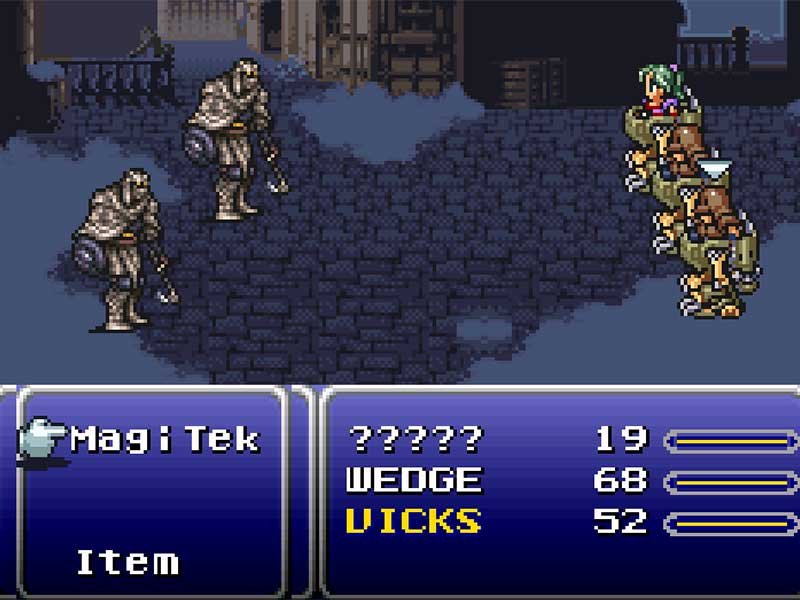
Task: Choose the Item command
Action: click(x=128, y=561)
